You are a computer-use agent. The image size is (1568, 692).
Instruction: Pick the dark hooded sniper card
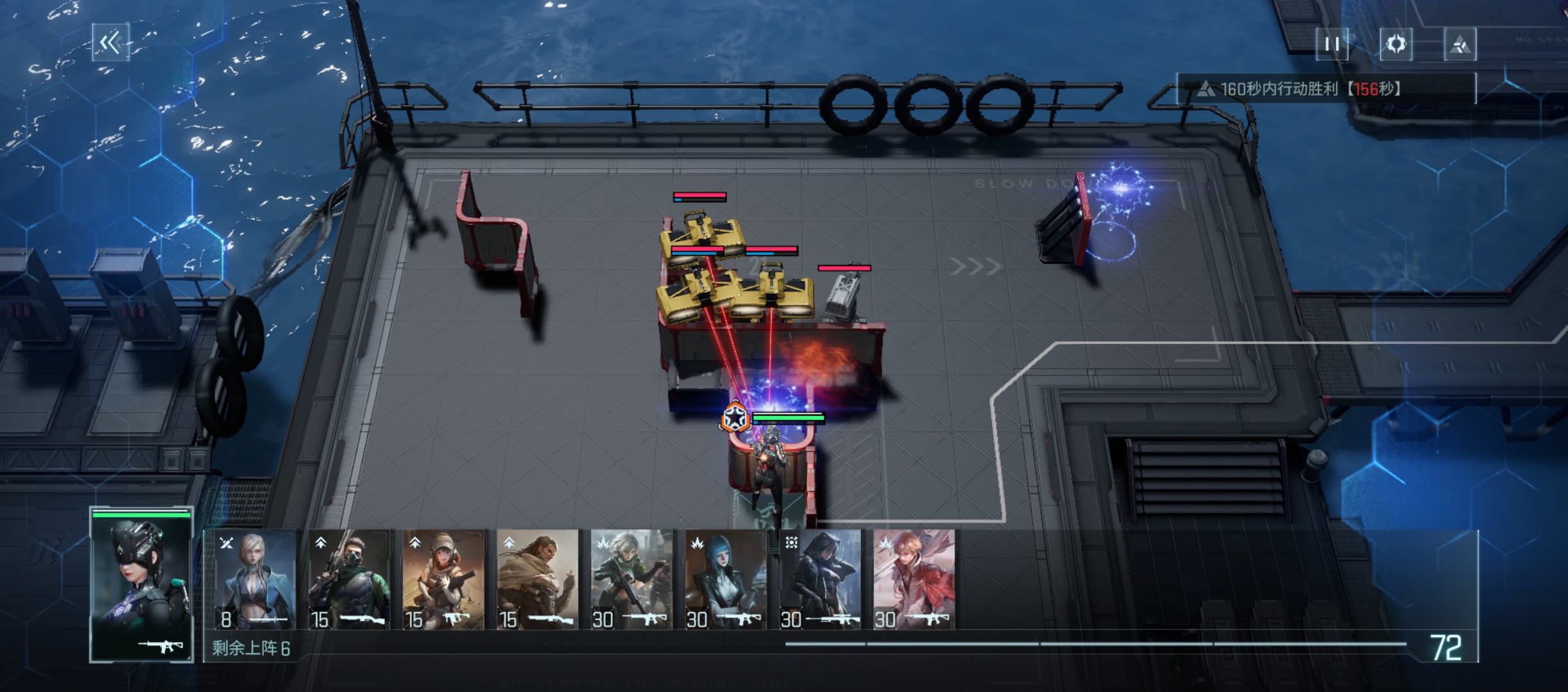tap(820, 579)
